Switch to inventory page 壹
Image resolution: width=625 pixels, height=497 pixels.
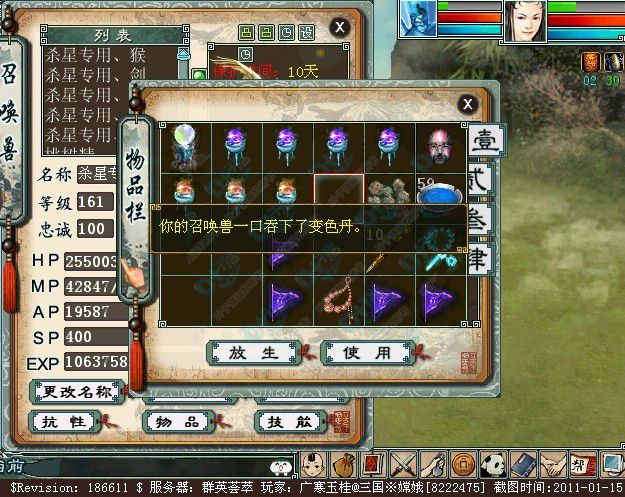(x=483, y=141)
